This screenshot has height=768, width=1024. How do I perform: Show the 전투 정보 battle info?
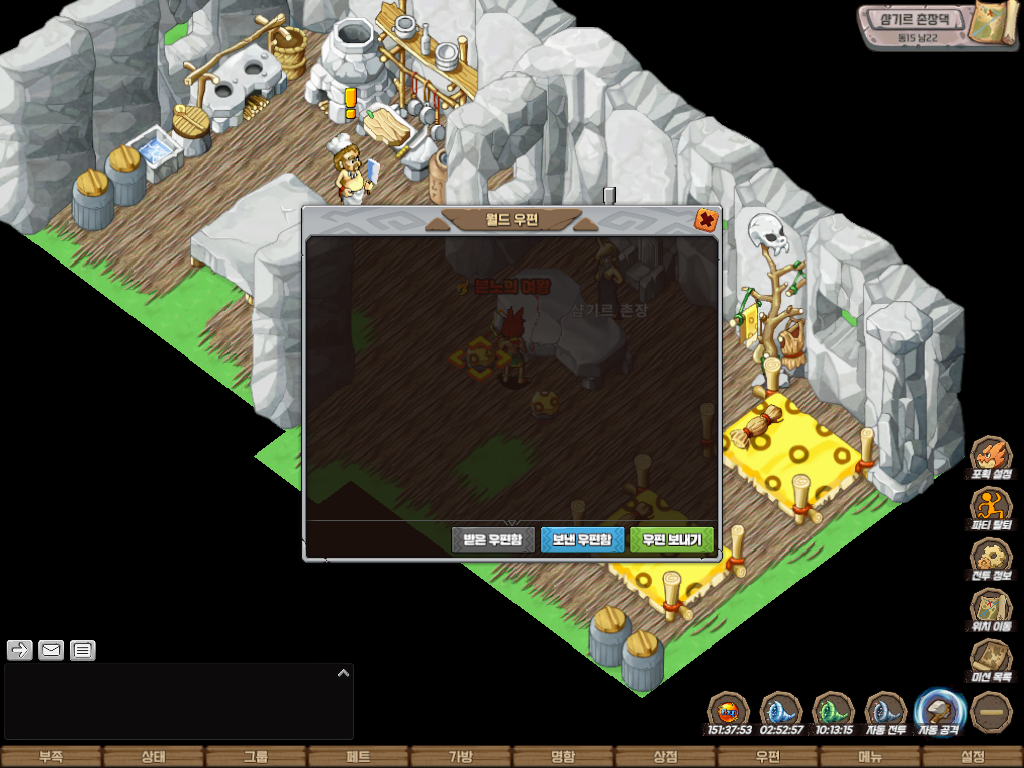point(991,557)
